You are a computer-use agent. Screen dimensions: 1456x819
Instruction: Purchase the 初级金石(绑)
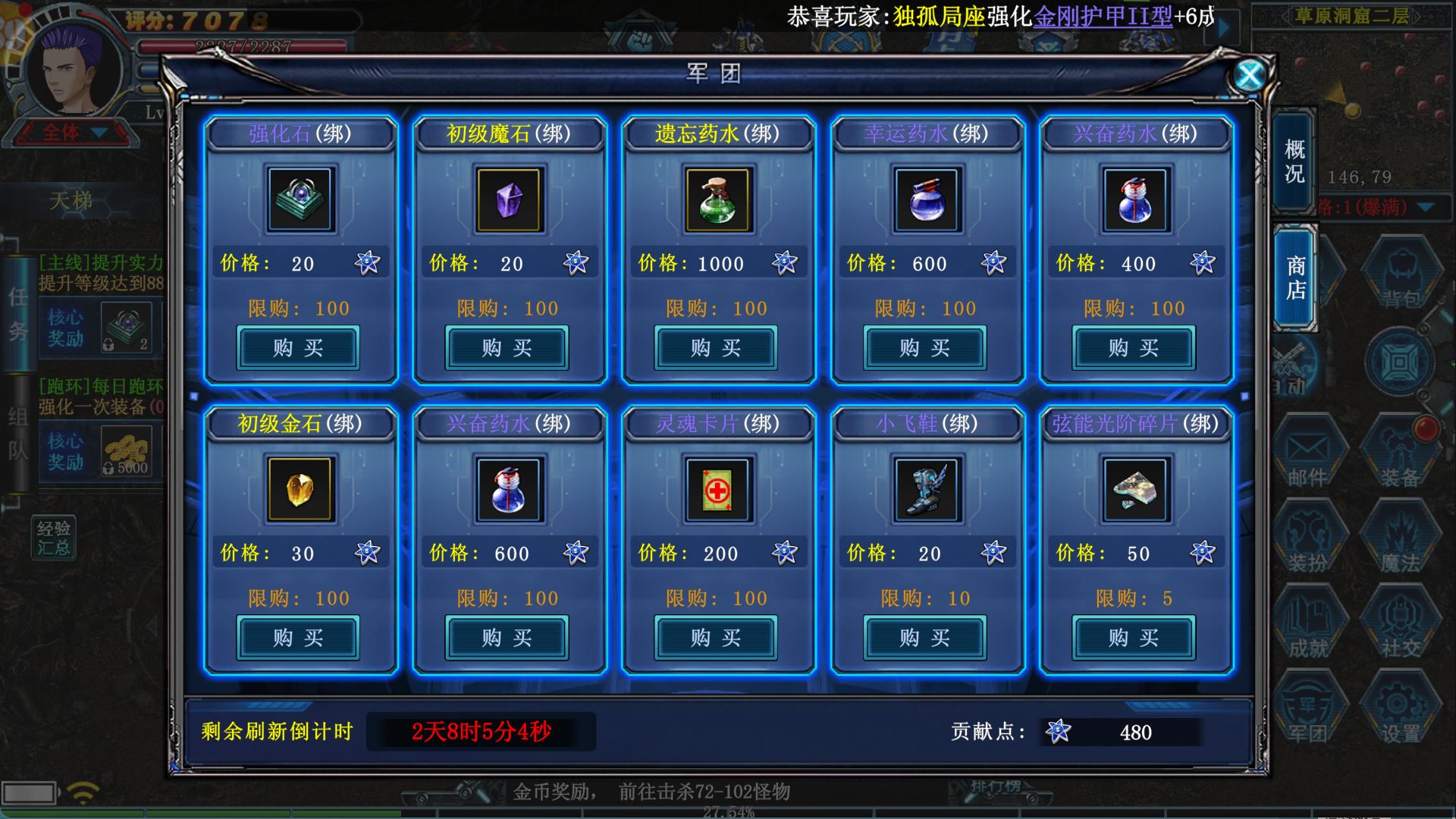coord(298,638)
